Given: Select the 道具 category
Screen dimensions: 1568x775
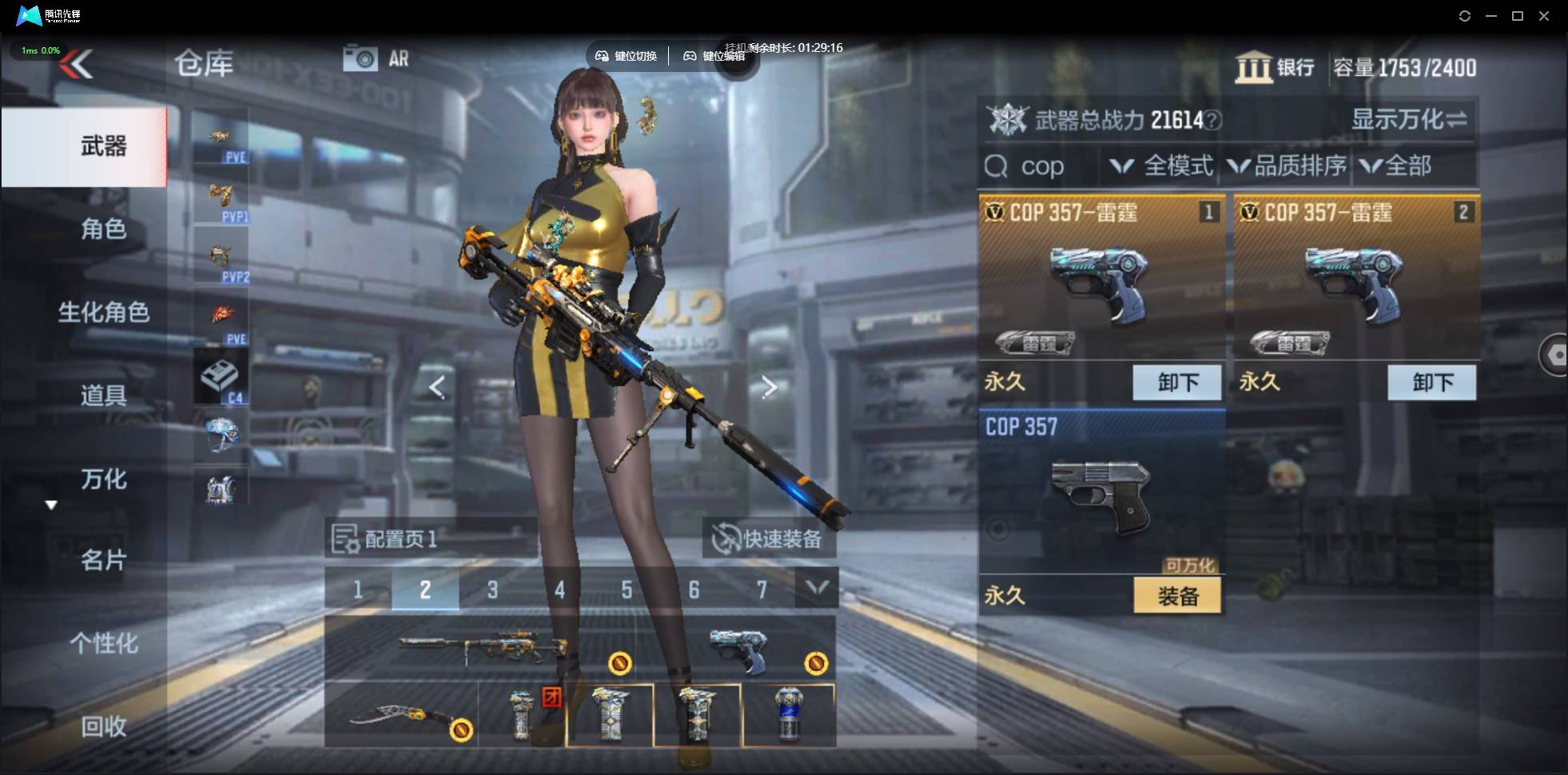Looking at the screenshot, I should coord(103,395).
